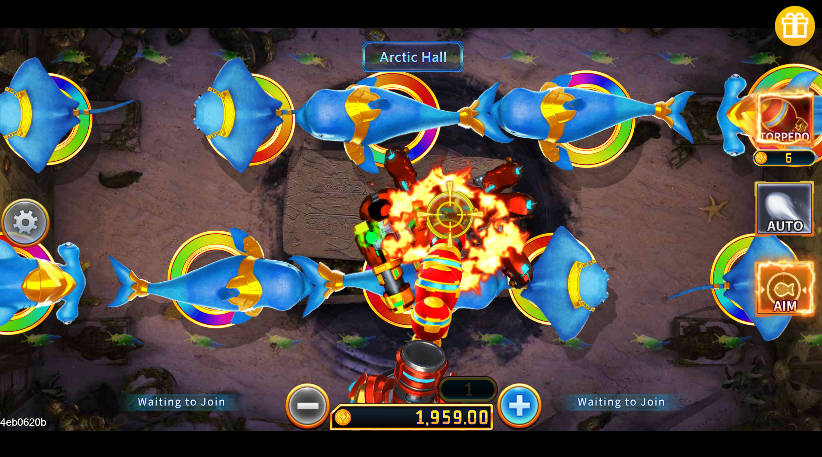Fire the Torpedo skill

coord(784,120)
